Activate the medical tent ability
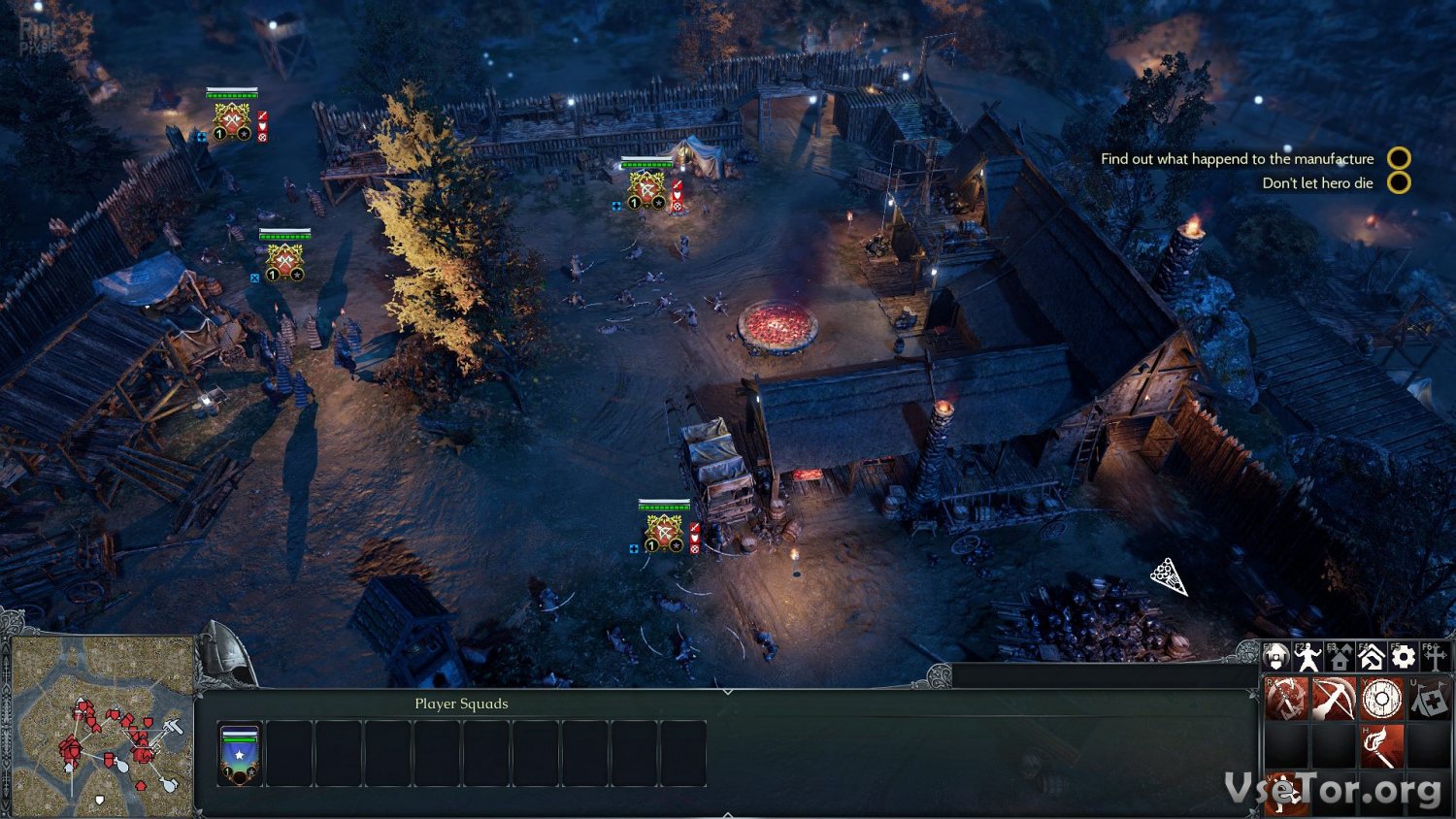1456x819 pixels. click(1429, 699)
